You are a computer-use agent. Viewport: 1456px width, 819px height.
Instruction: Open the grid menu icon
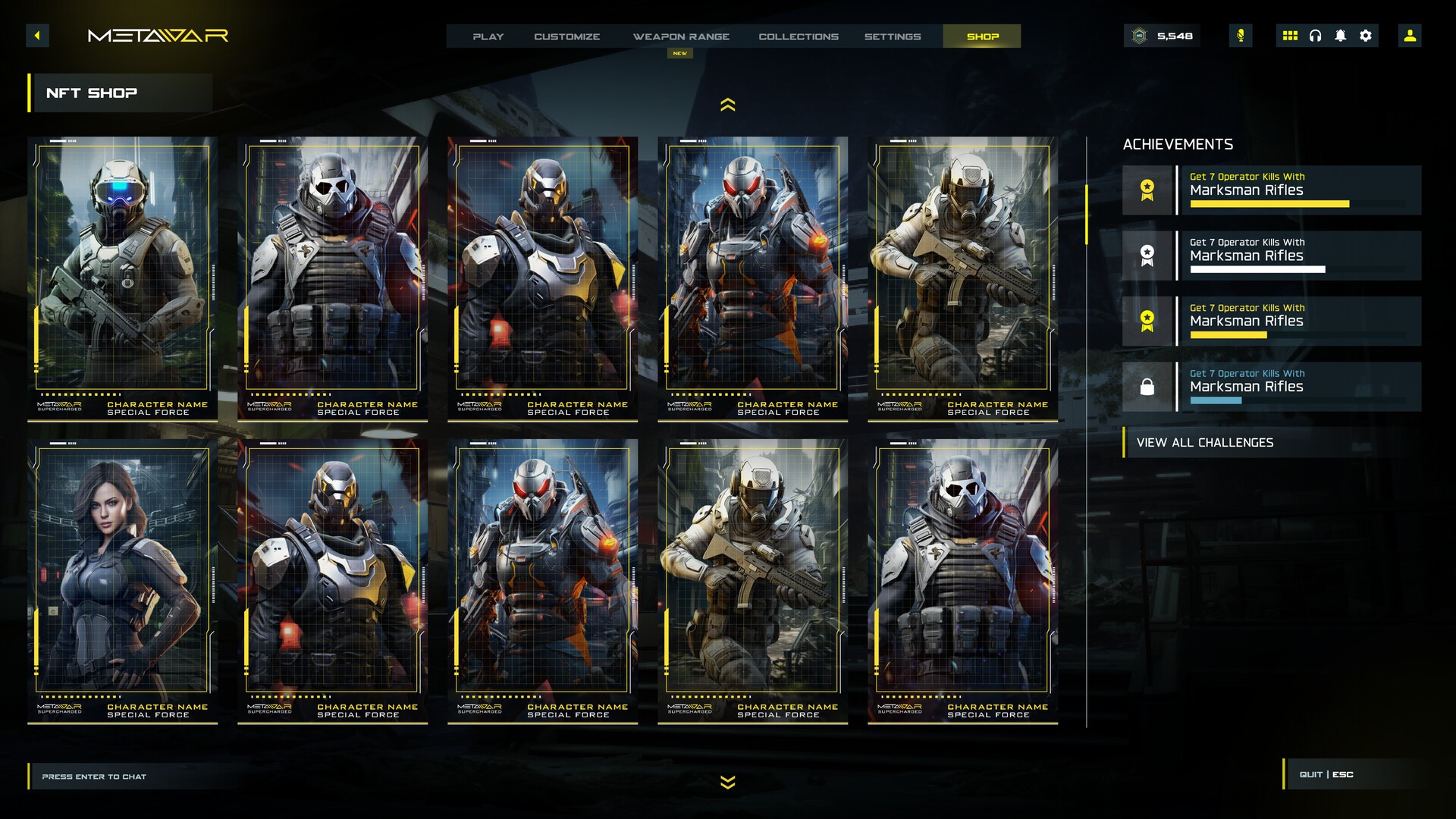tap(1290, 36)
